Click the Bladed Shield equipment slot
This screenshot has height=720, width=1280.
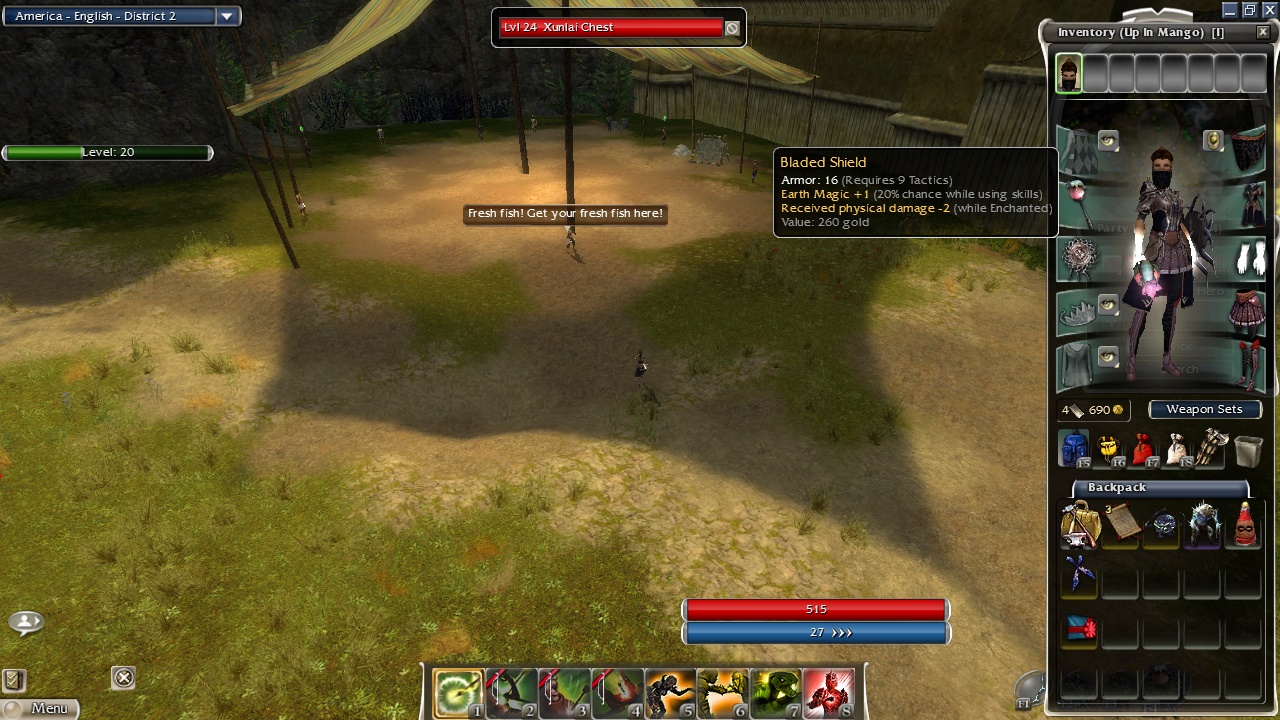[1080, 258]
